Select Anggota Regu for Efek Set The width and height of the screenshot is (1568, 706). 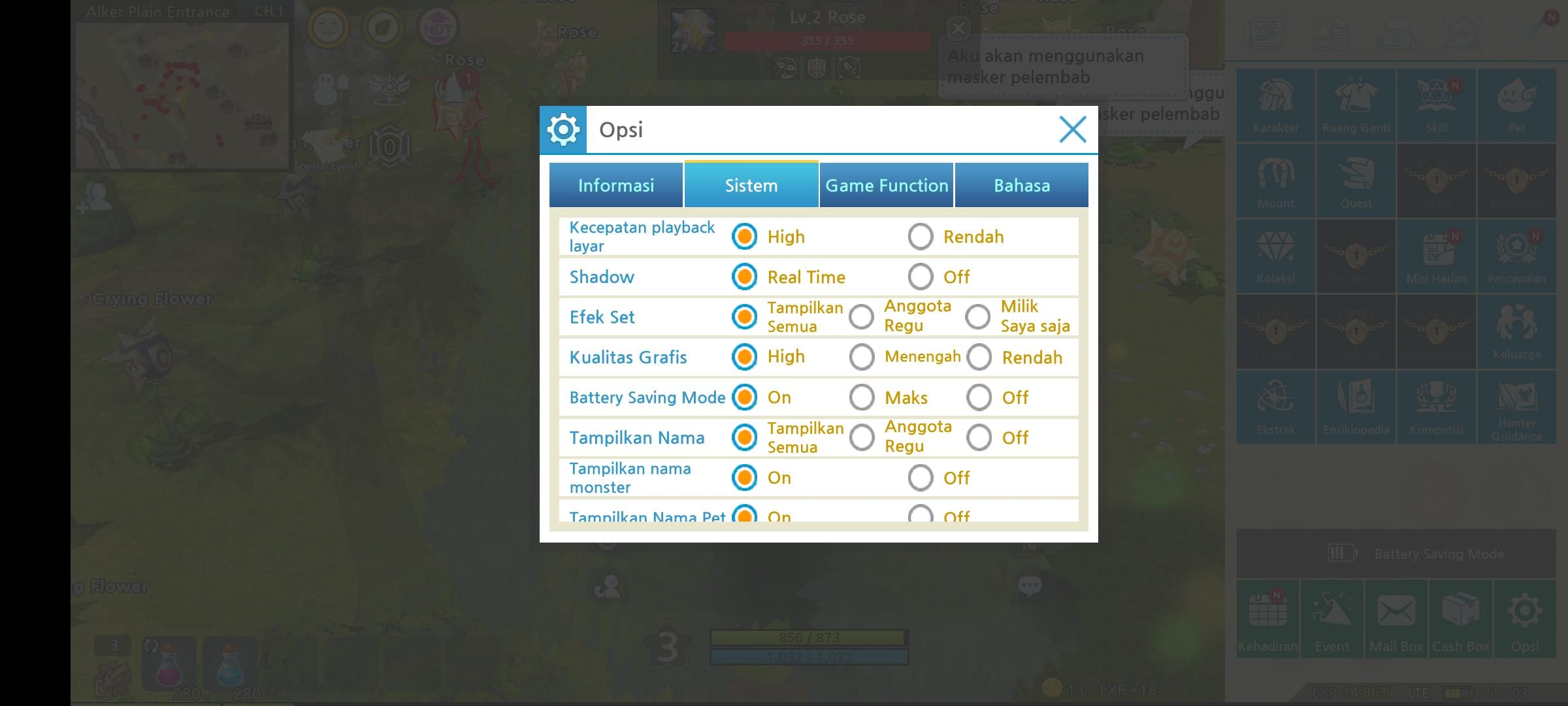pos(862,316)
